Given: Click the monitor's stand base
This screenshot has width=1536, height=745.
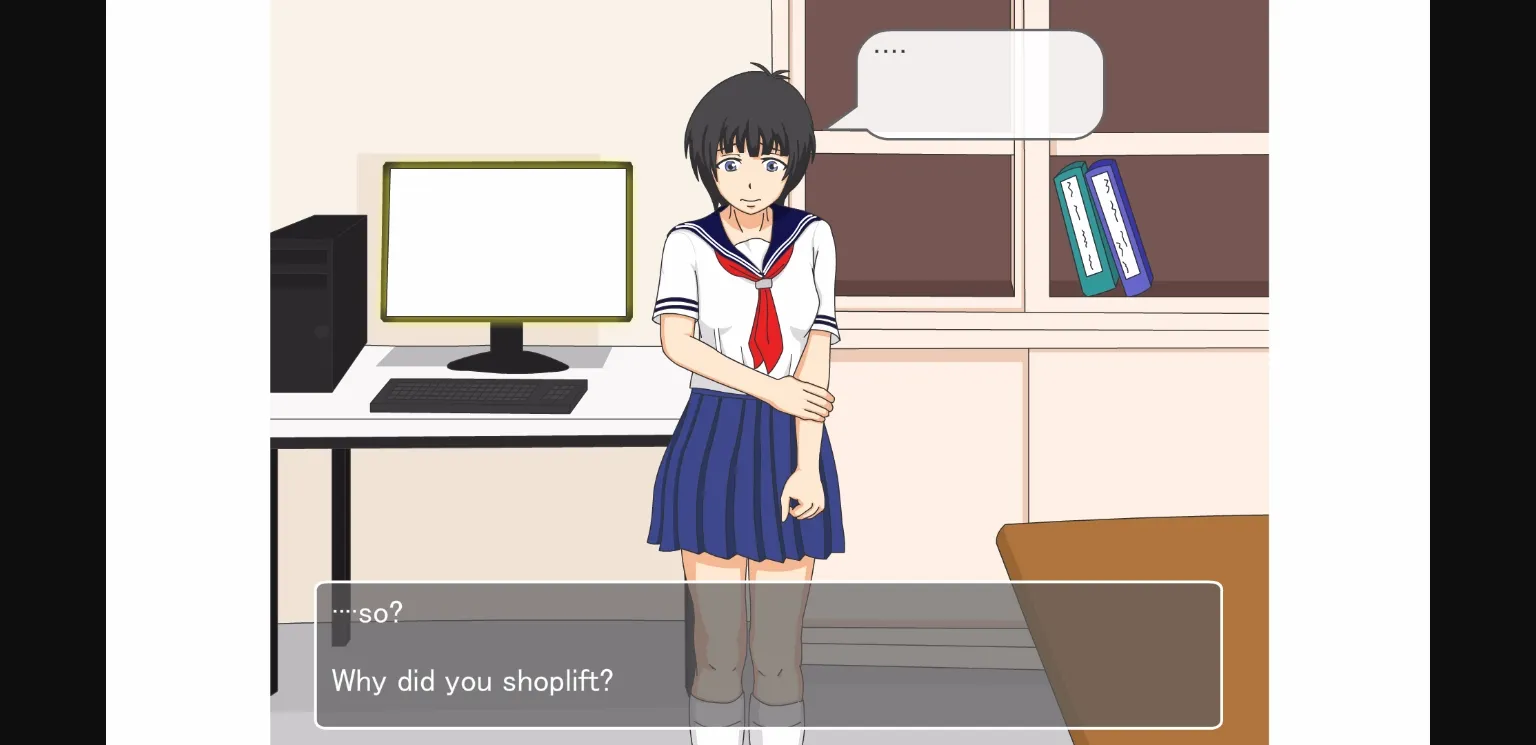Looking at the screenshot, I should [508, 362].
